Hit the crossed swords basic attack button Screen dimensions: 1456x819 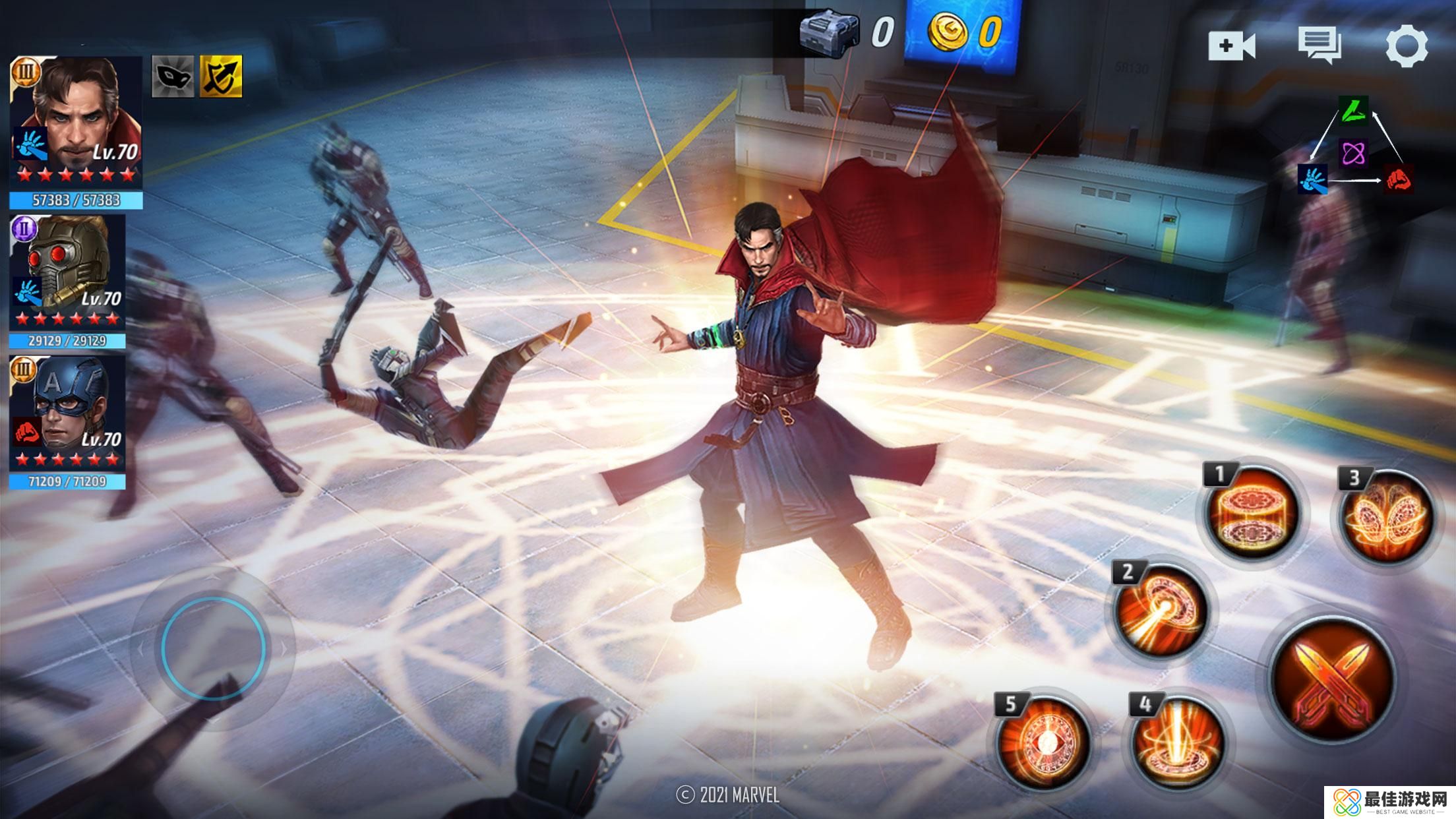(x=1332, y=679)
